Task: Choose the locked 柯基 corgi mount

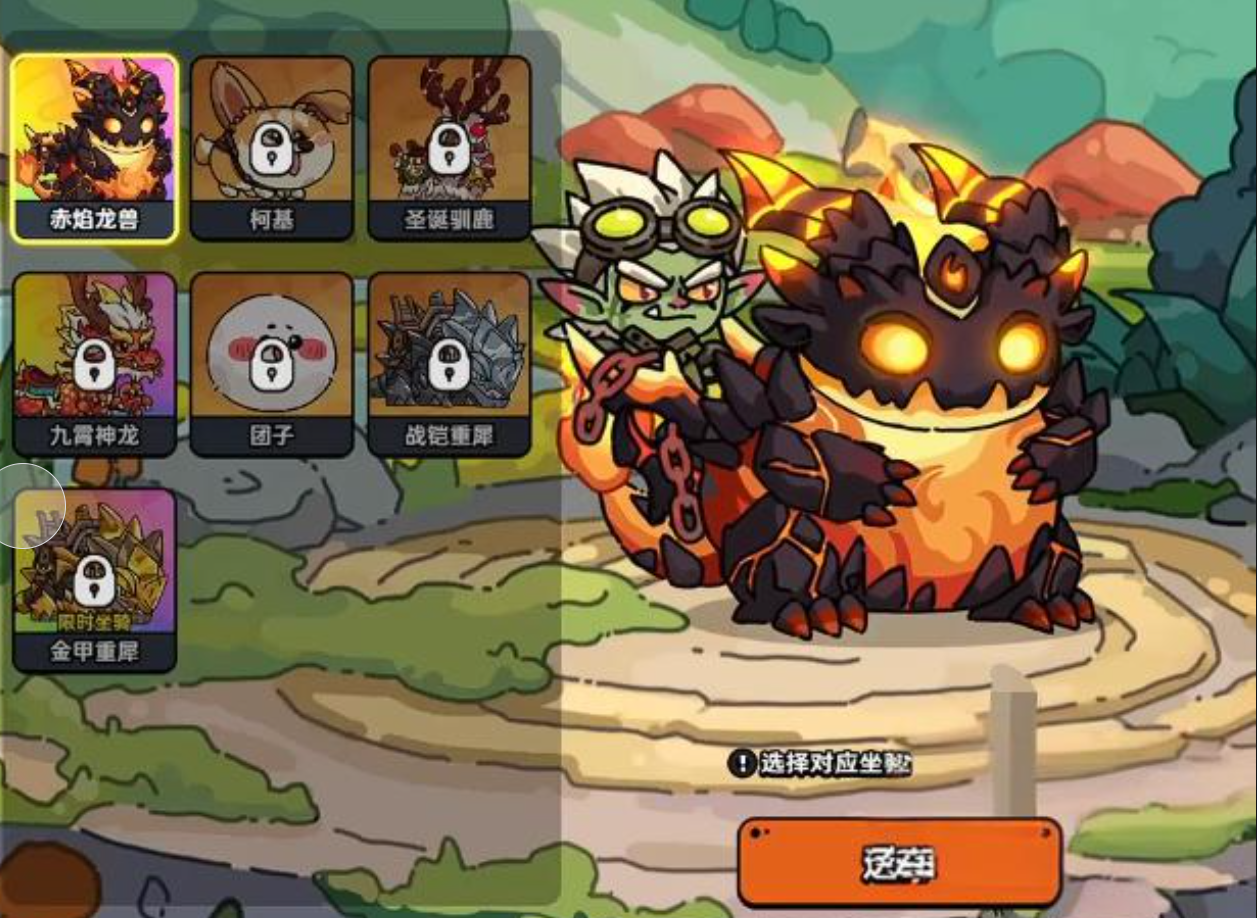Action: click(x=271, y=147)
